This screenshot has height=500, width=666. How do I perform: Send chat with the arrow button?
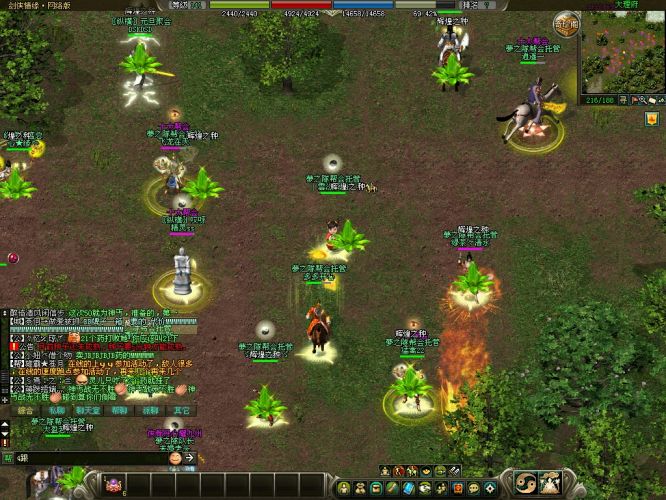pyautogui.click(x=189, y=457)
